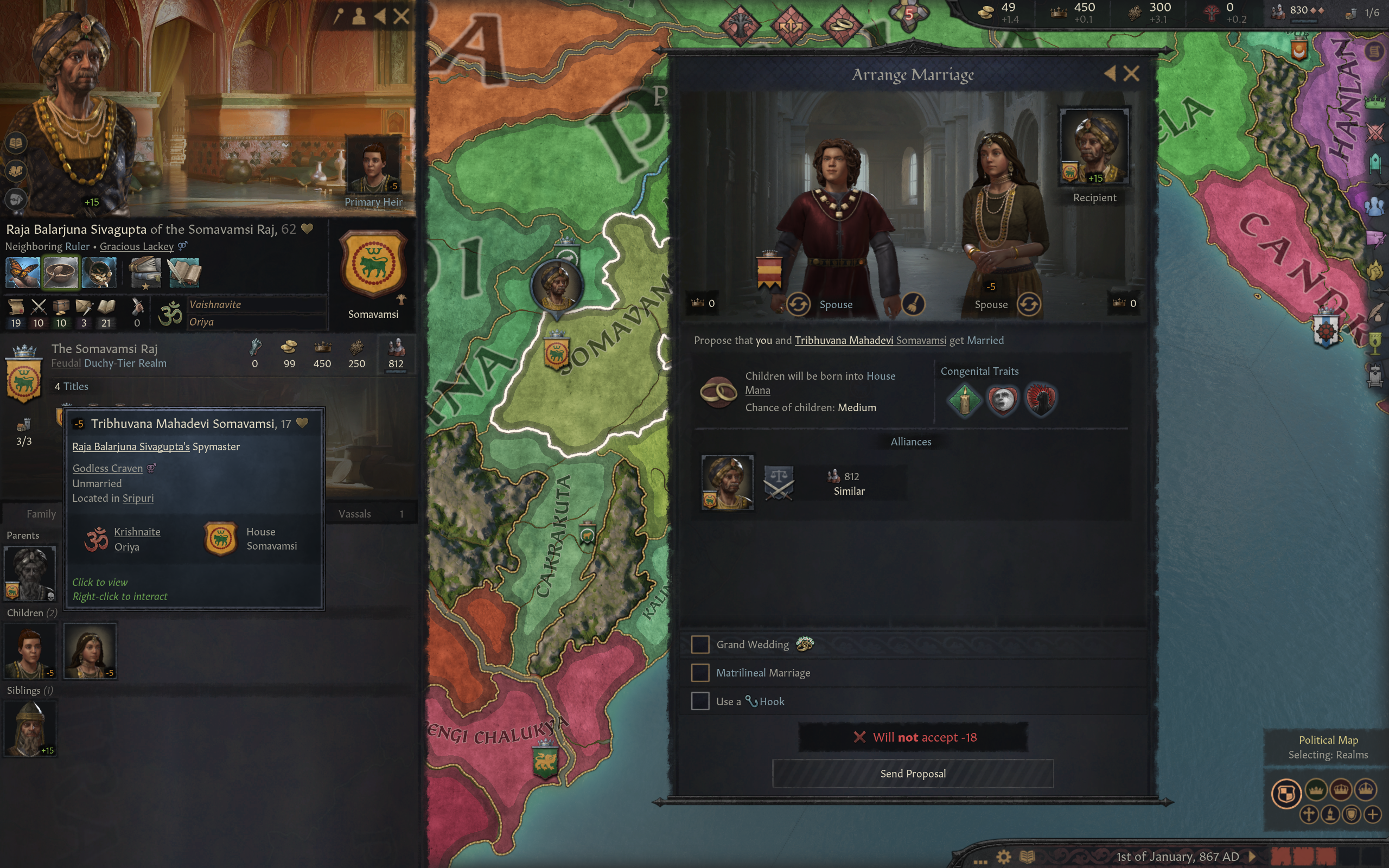
Task: Follow the House Mana link
Action: pos(757,391)
